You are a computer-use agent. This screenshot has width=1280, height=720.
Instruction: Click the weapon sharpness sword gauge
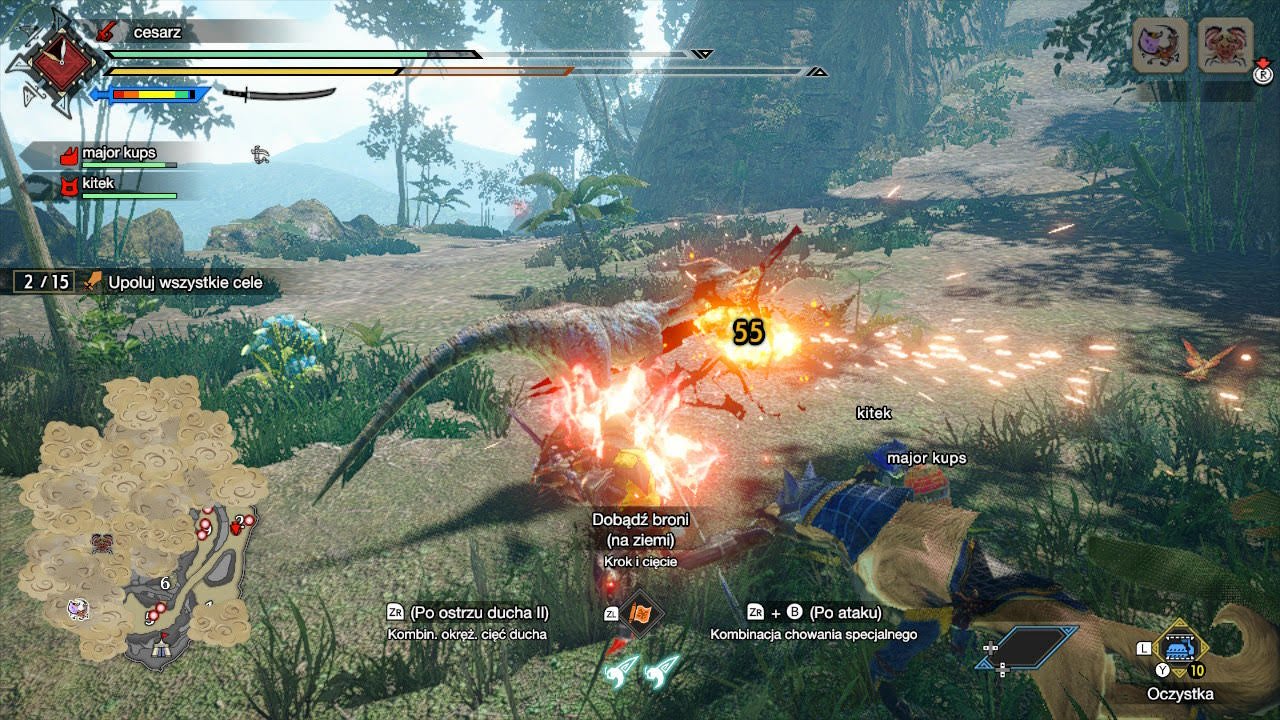click(278, 94)
